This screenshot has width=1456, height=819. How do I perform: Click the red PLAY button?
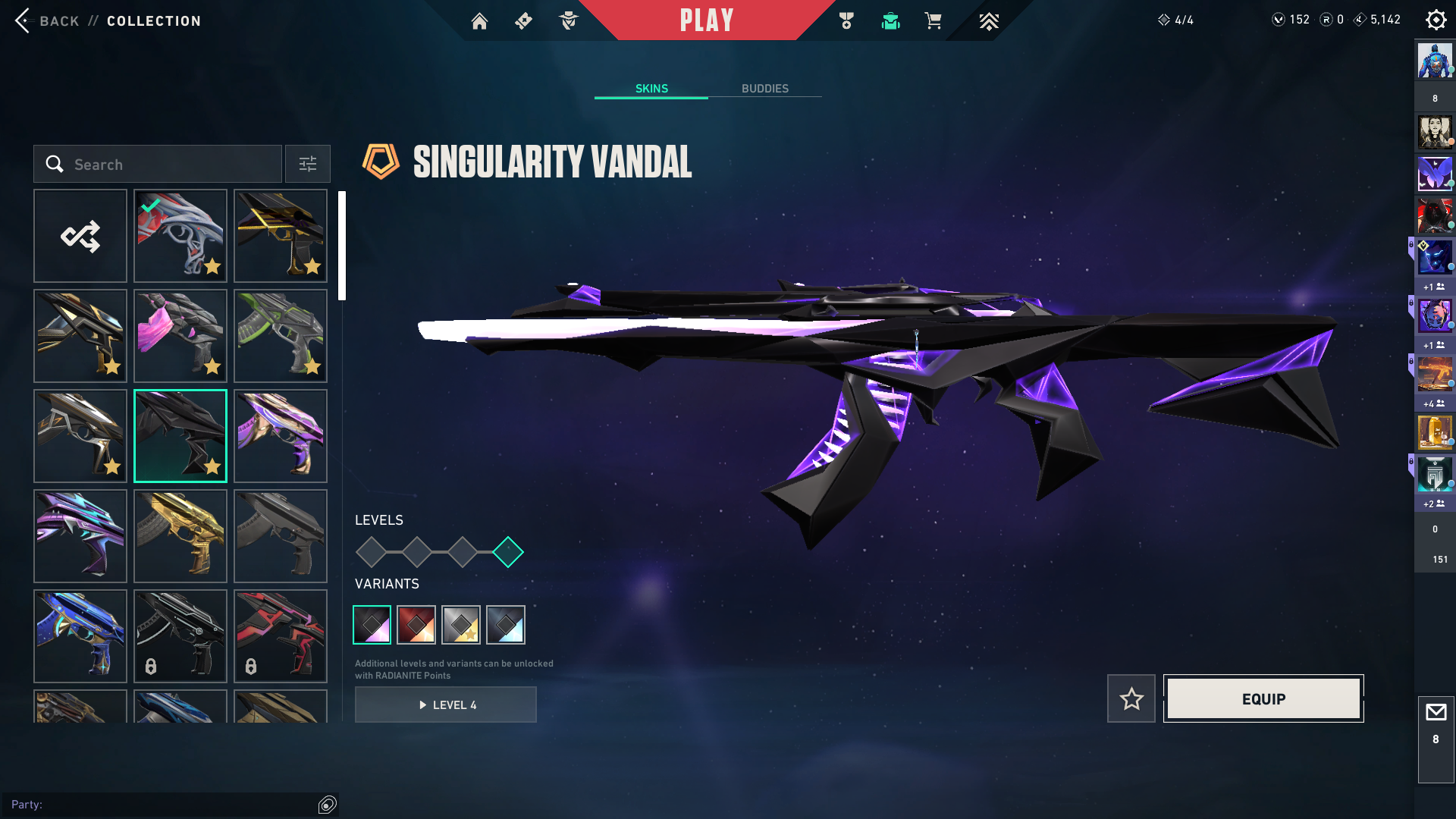pyautogui.click(x=706, y=20)
